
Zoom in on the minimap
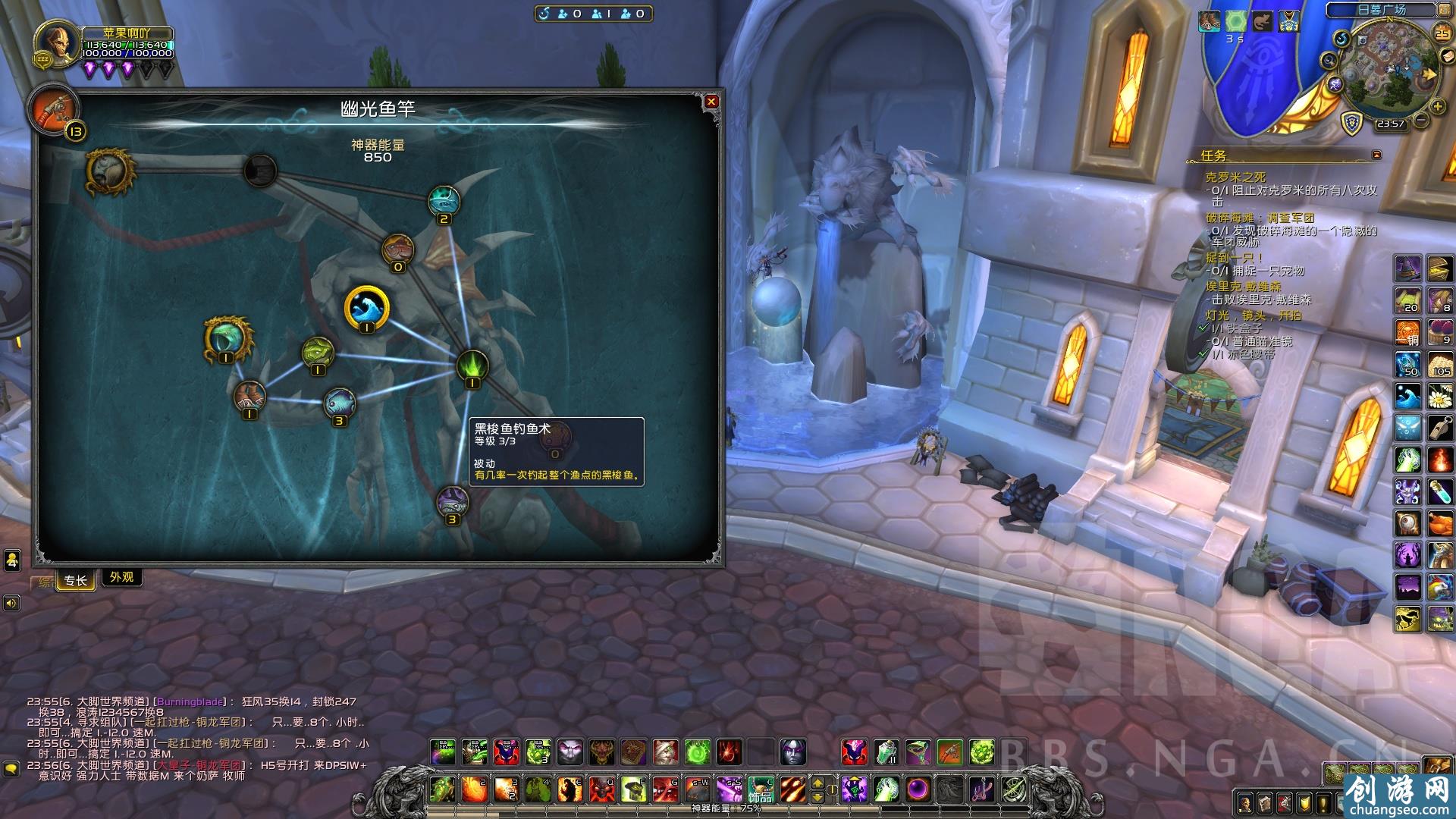coord(1438,107)
